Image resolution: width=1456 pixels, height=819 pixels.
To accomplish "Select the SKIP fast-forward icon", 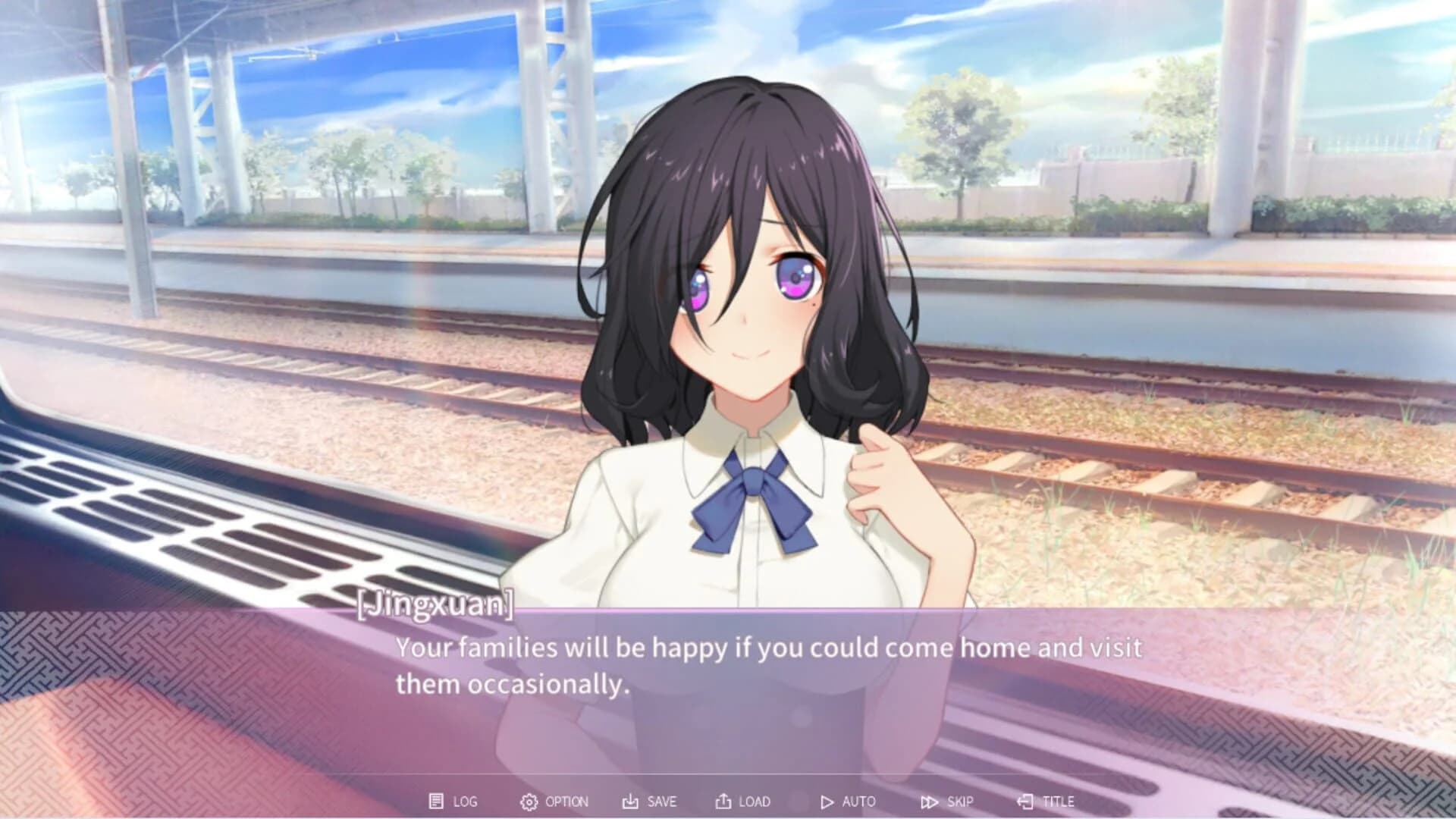I will tap(930, 801).
